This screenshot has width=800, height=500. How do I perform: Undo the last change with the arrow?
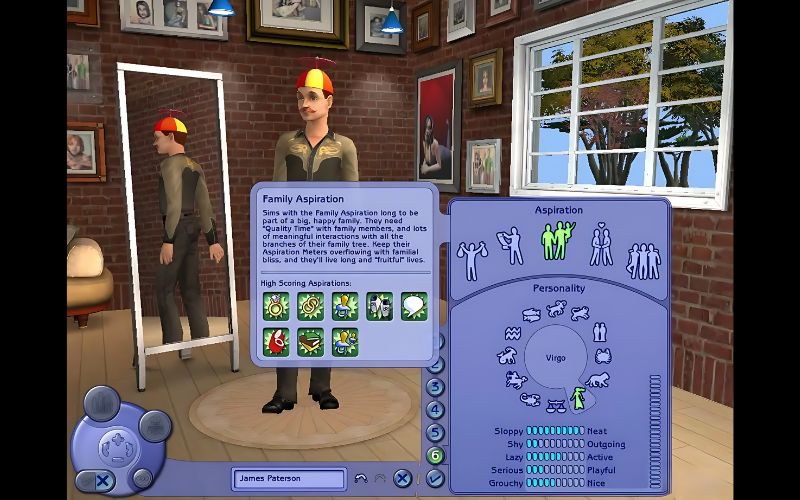coord(361,479)
